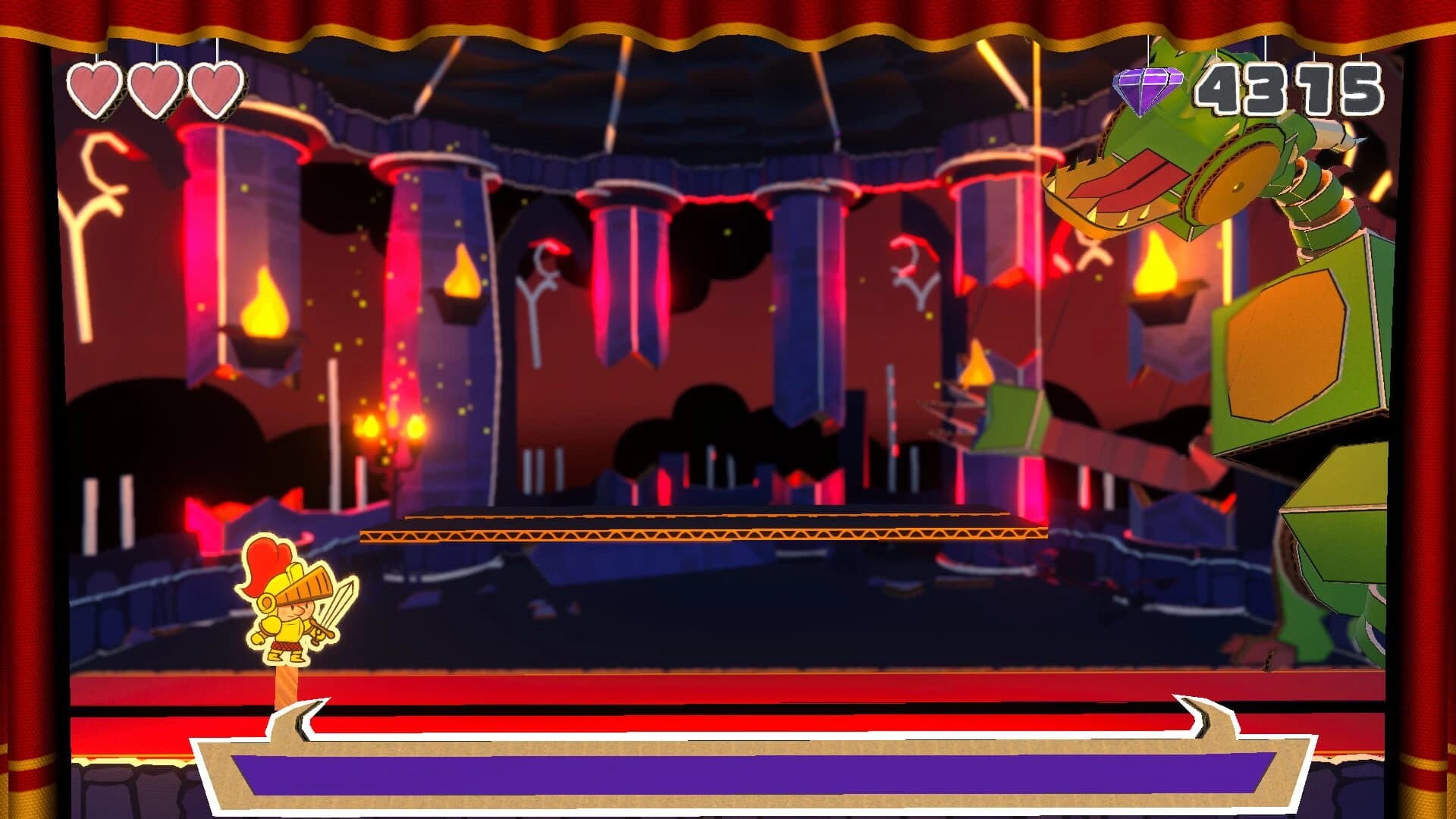
Task: Click the first heart in the health display
Action: click(93, 86)
